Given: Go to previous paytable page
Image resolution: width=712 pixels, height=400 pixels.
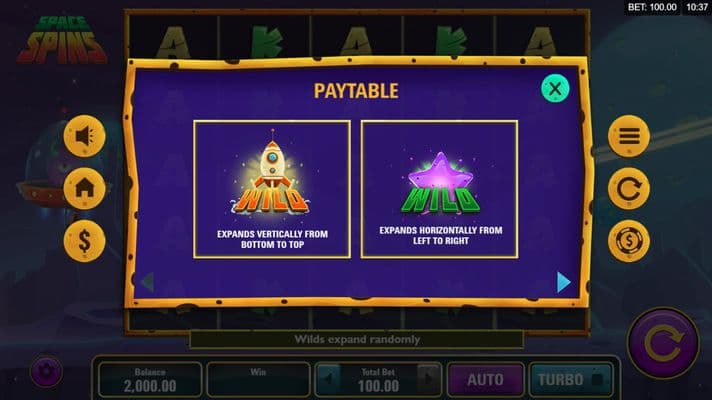Looking at the screenshot, I should pyautogui.click(x=147, y=282).
